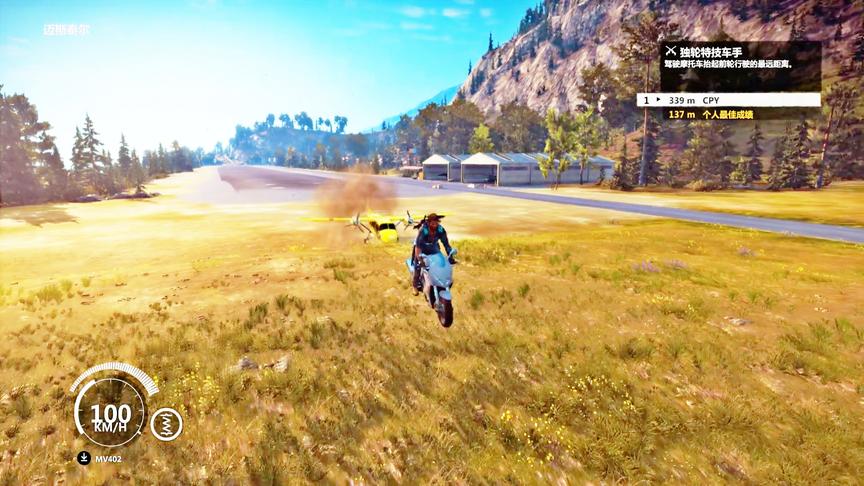Click the download arrow icon beside MV402
The height and width of the screenshot is (486, 864).
pos(83,458)
